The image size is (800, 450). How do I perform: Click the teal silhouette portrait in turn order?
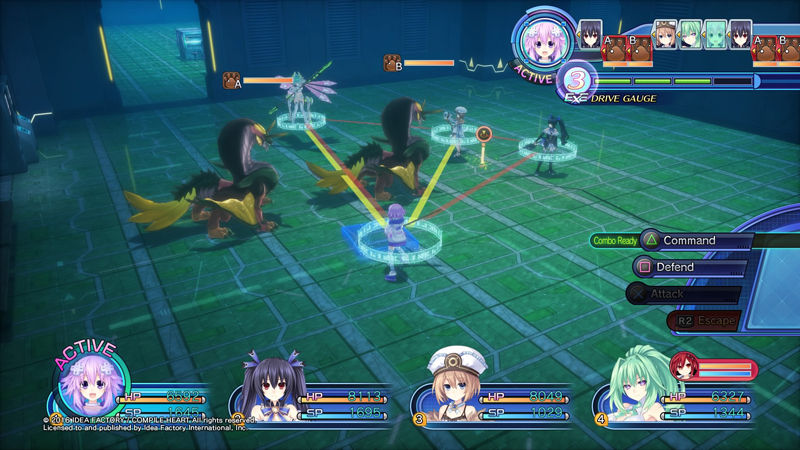pyautogui.click(x=715, y=34)
